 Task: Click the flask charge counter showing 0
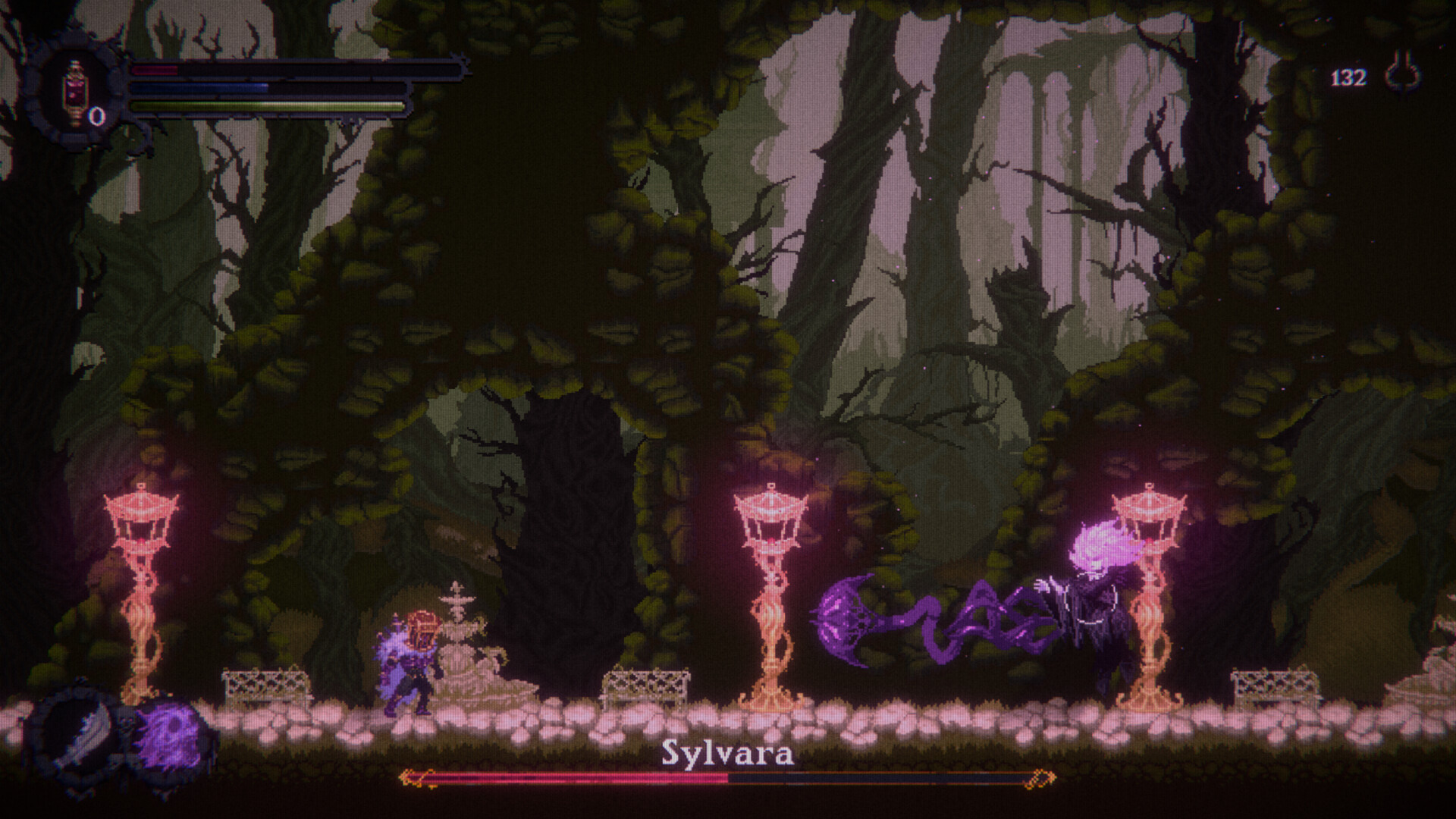(97, 115)
